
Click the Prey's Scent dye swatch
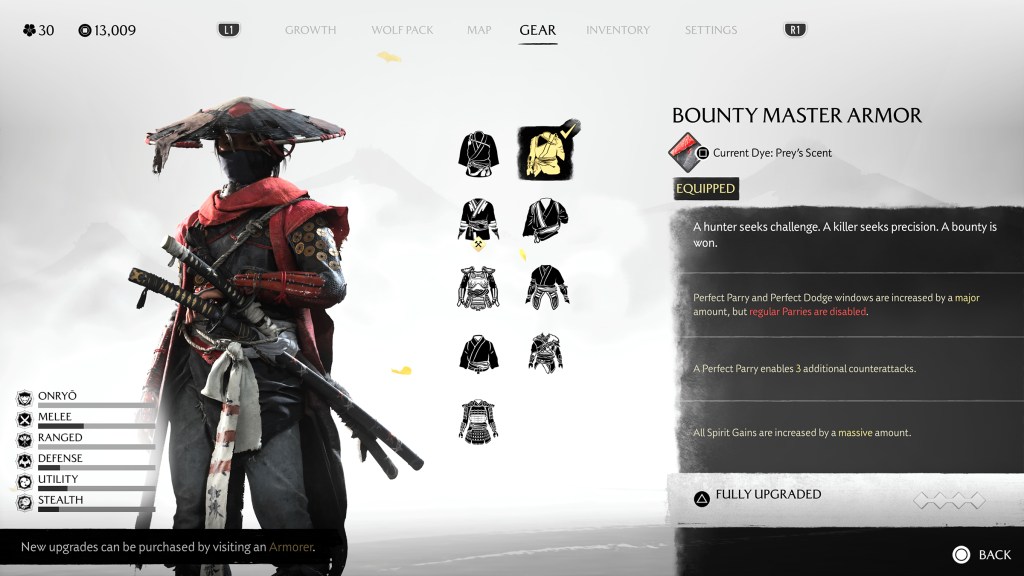point(683,152)
